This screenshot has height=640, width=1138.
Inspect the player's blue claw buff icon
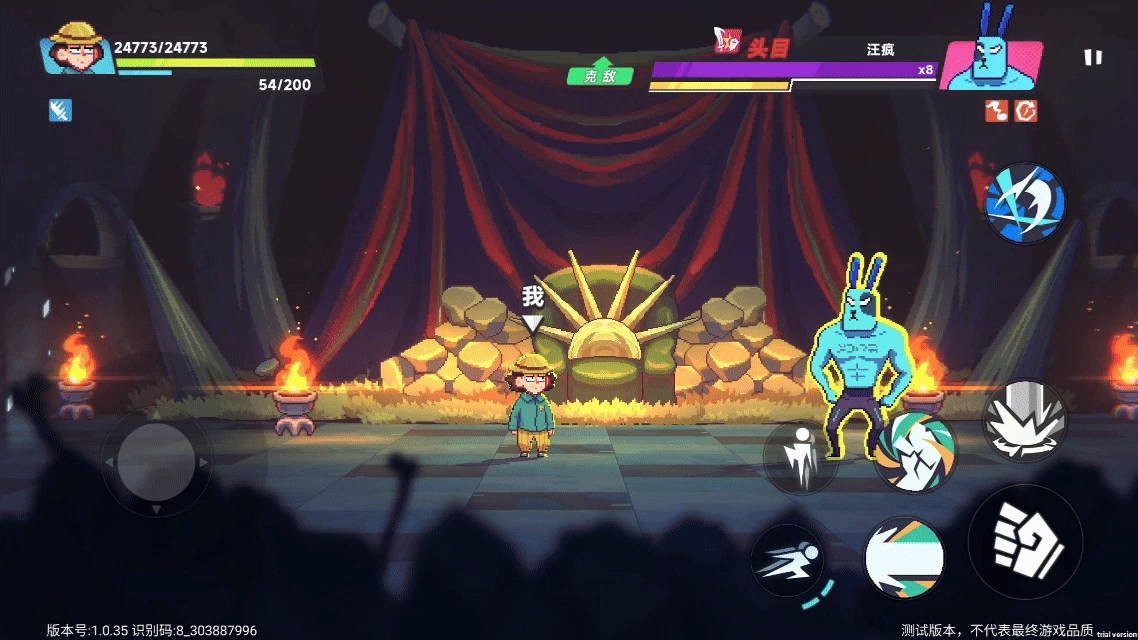pos(60,110)
